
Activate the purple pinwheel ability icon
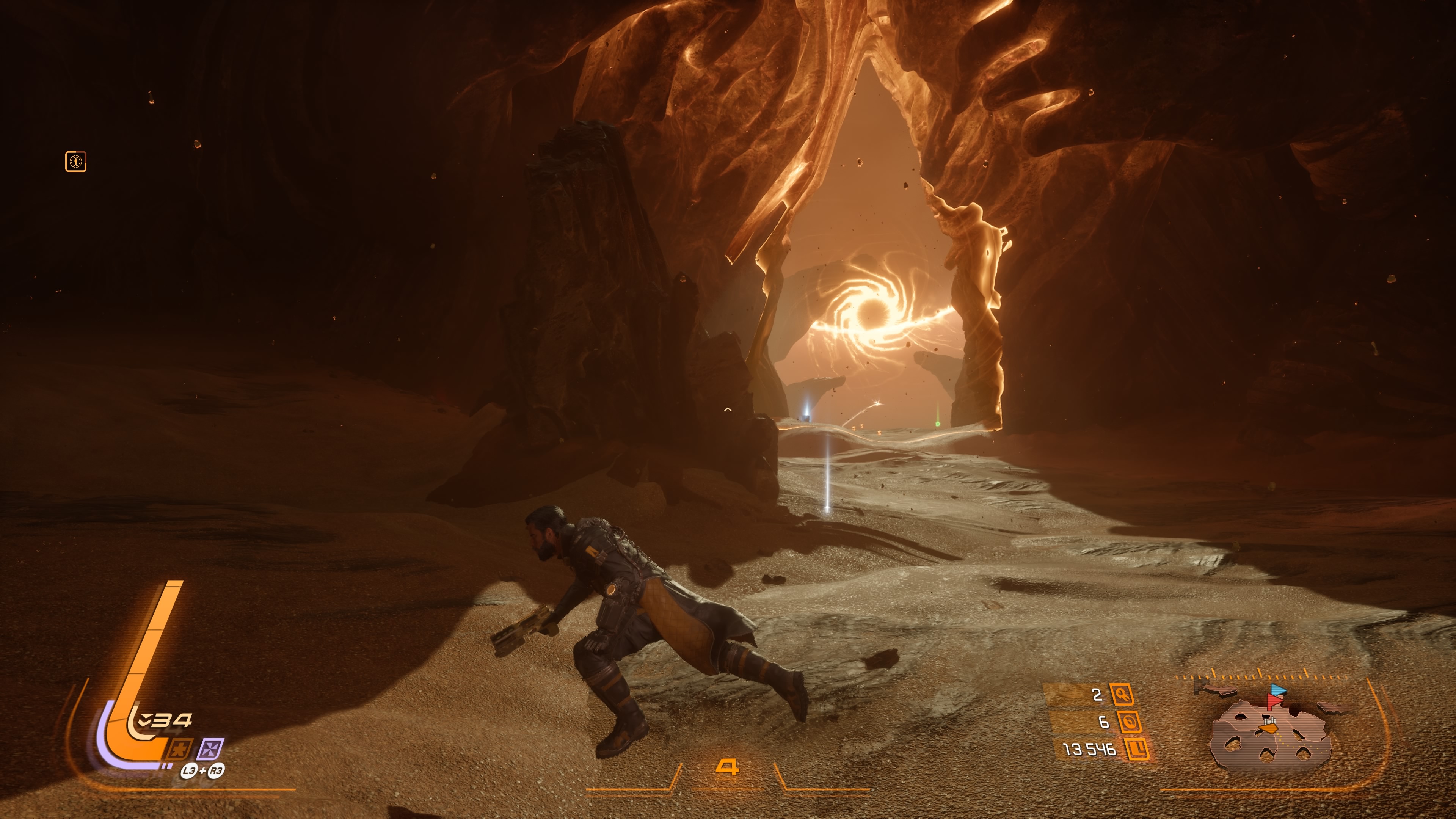[x=210, y=750]
